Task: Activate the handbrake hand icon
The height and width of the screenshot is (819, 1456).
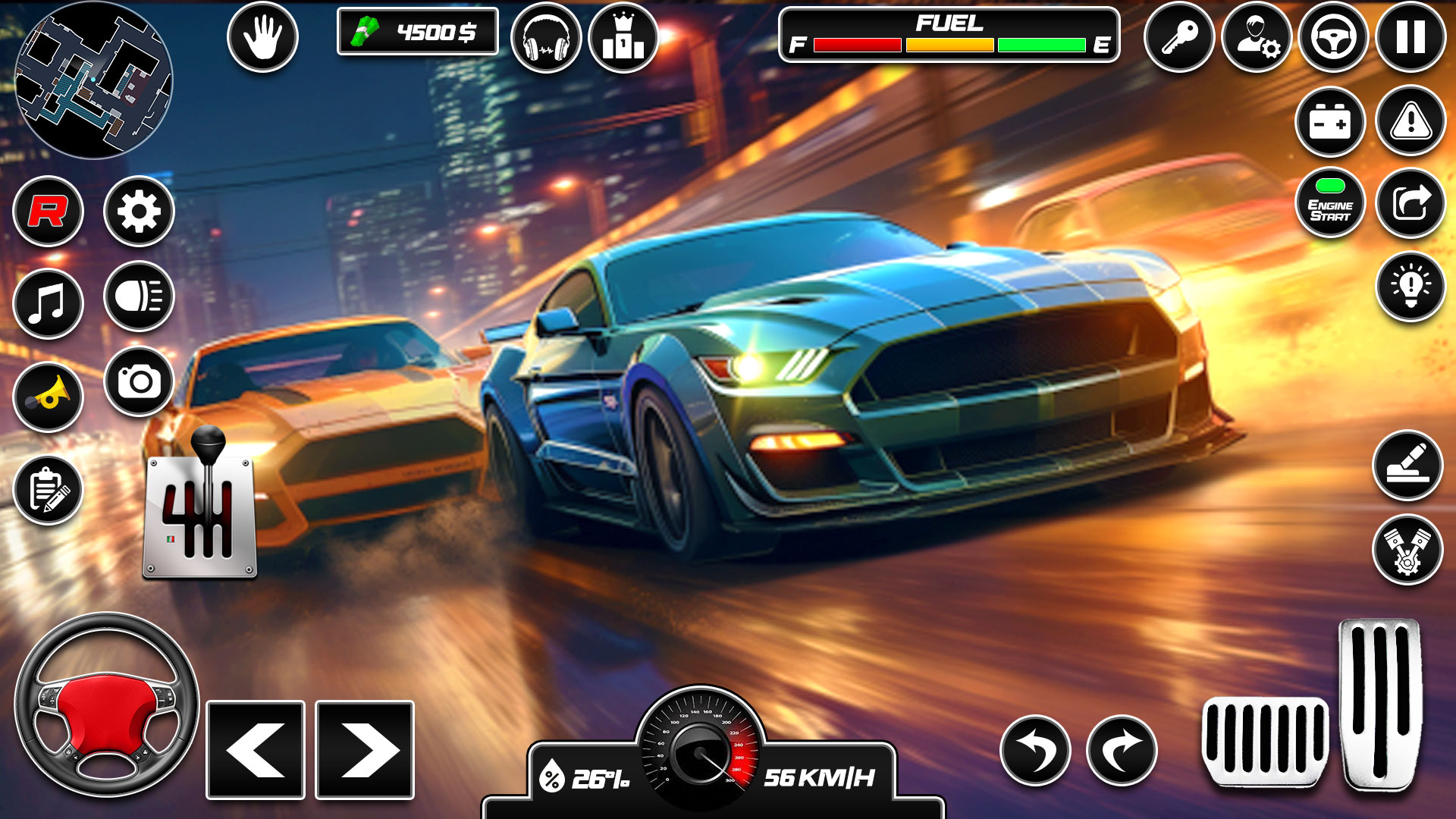Action: [263, 35]
